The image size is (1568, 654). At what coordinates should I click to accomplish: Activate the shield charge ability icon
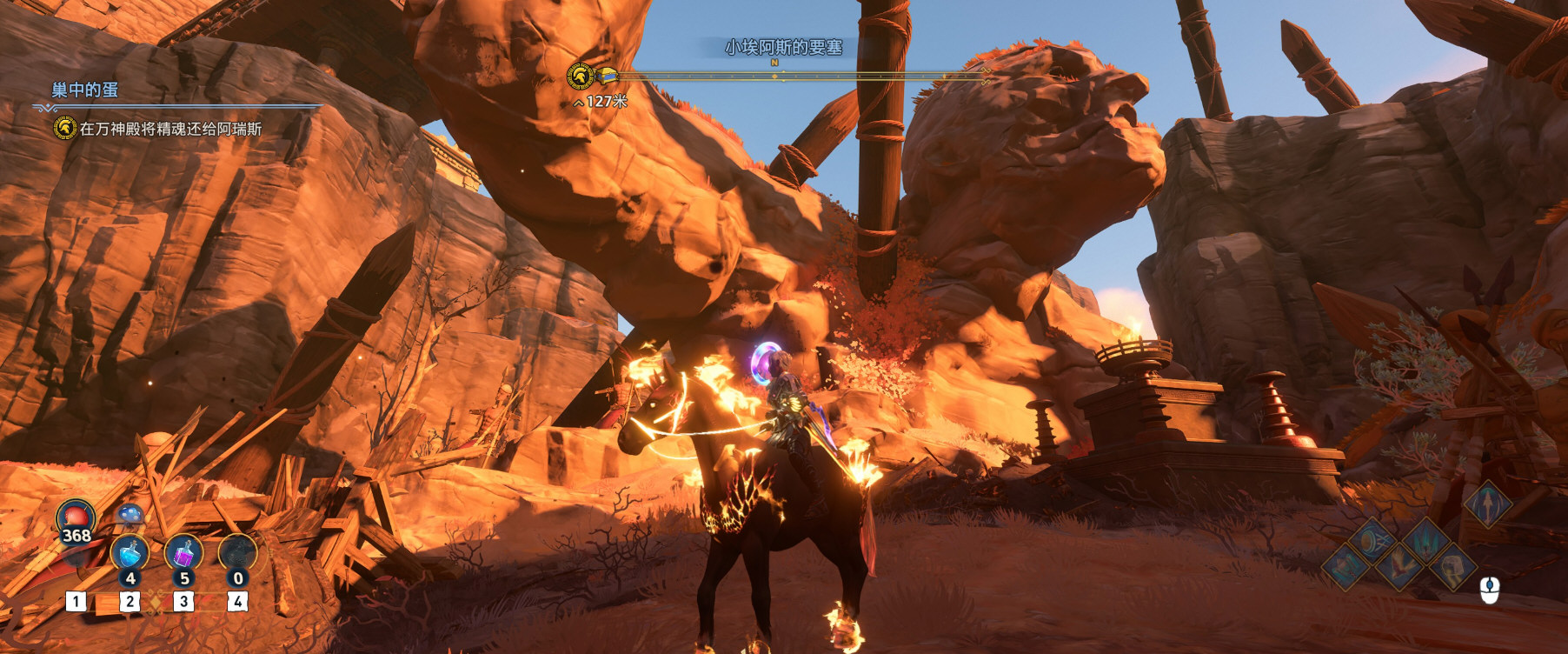(1372, 542)
